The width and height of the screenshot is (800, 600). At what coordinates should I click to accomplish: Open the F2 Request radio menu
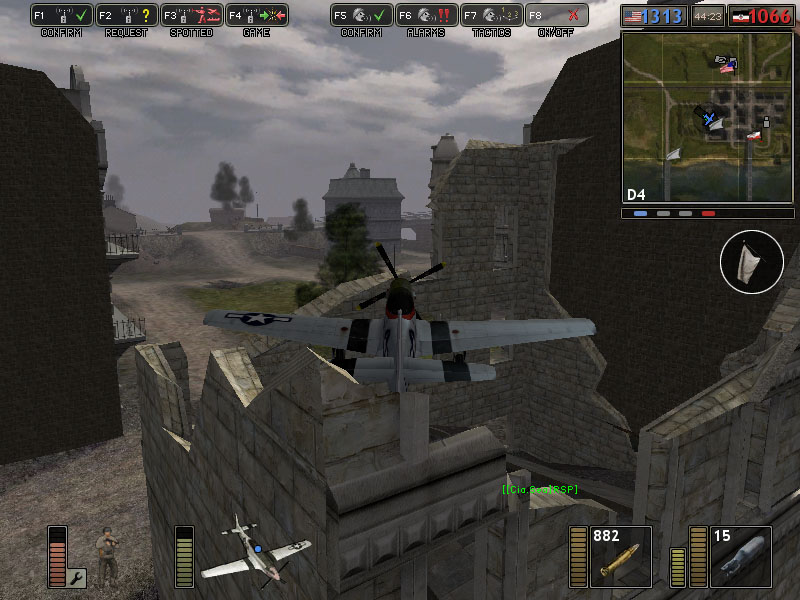[x=128, y=15]
